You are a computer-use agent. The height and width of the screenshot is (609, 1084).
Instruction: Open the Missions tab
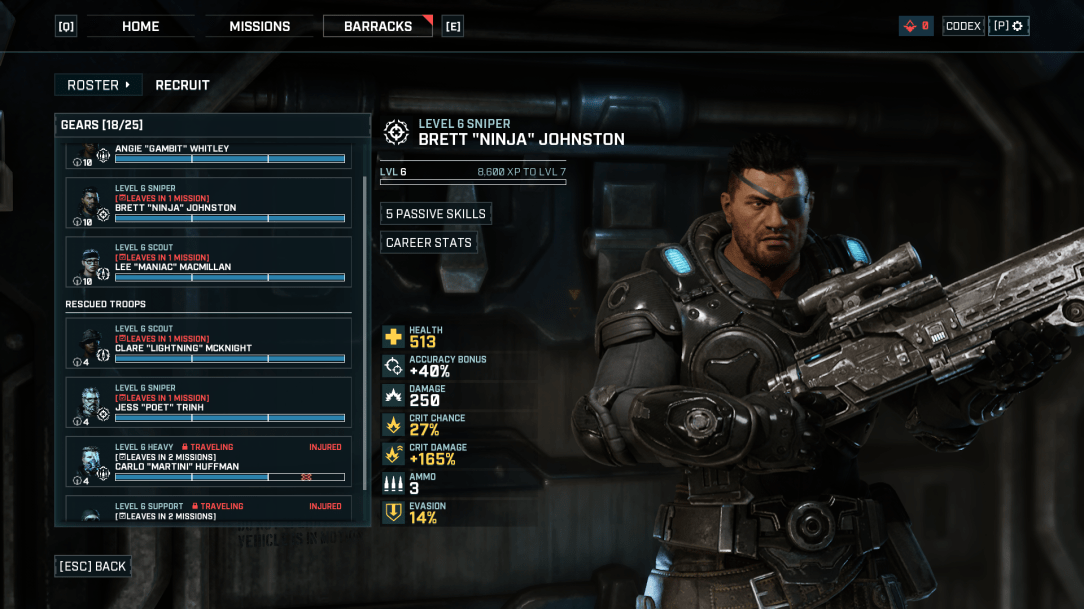(259, 26)
